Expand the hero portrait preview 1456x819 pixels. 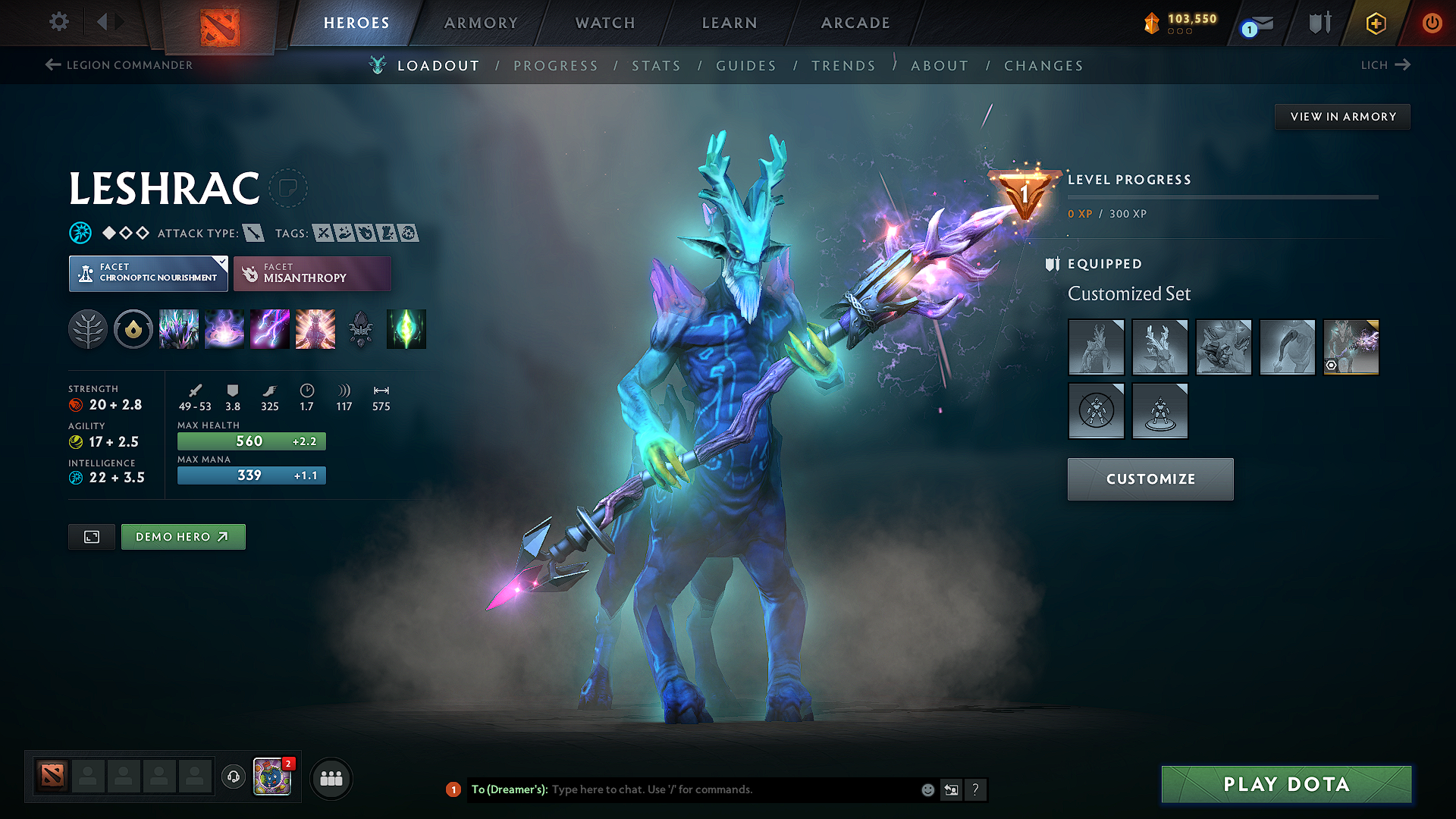pos(91,536)
